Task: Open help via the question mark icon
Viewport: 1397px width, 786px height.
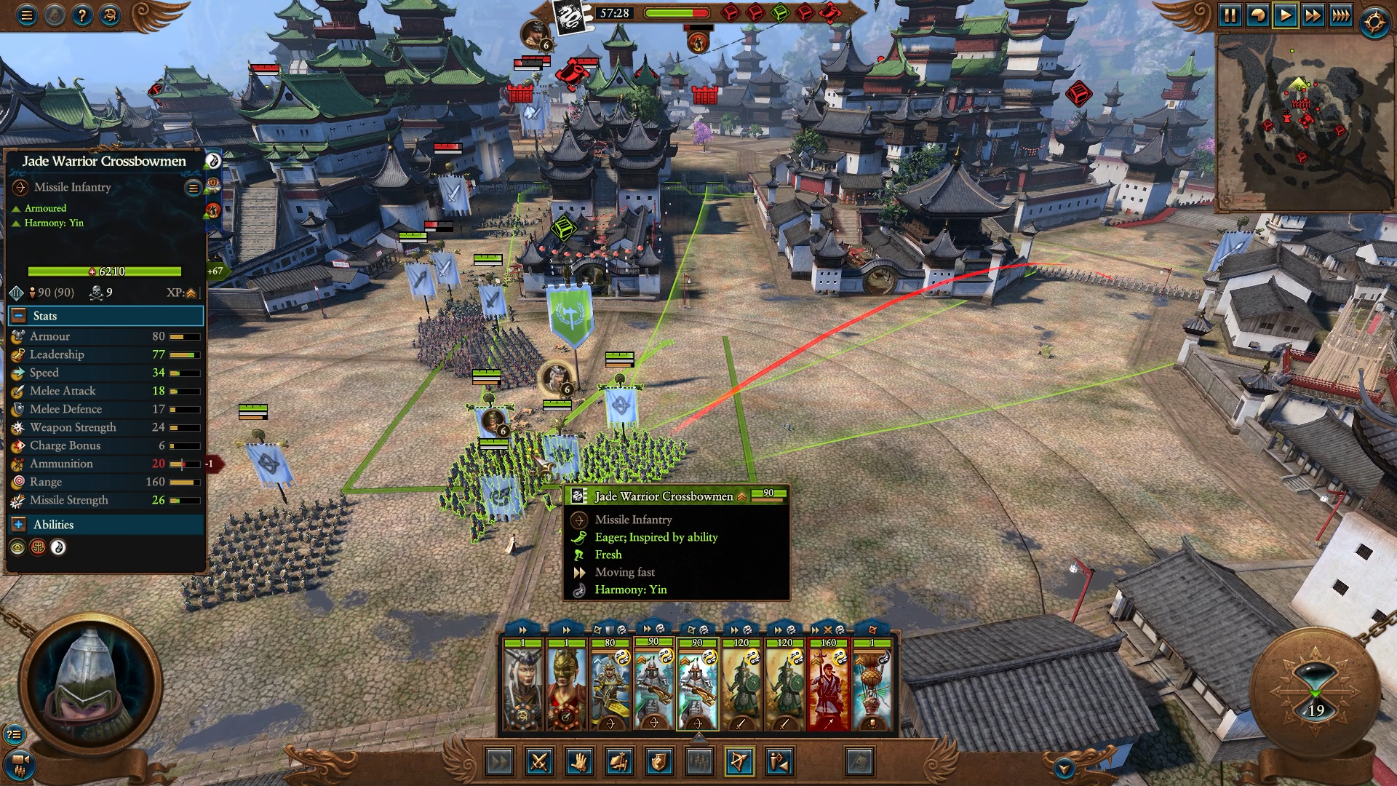Action: coord(82,15)
